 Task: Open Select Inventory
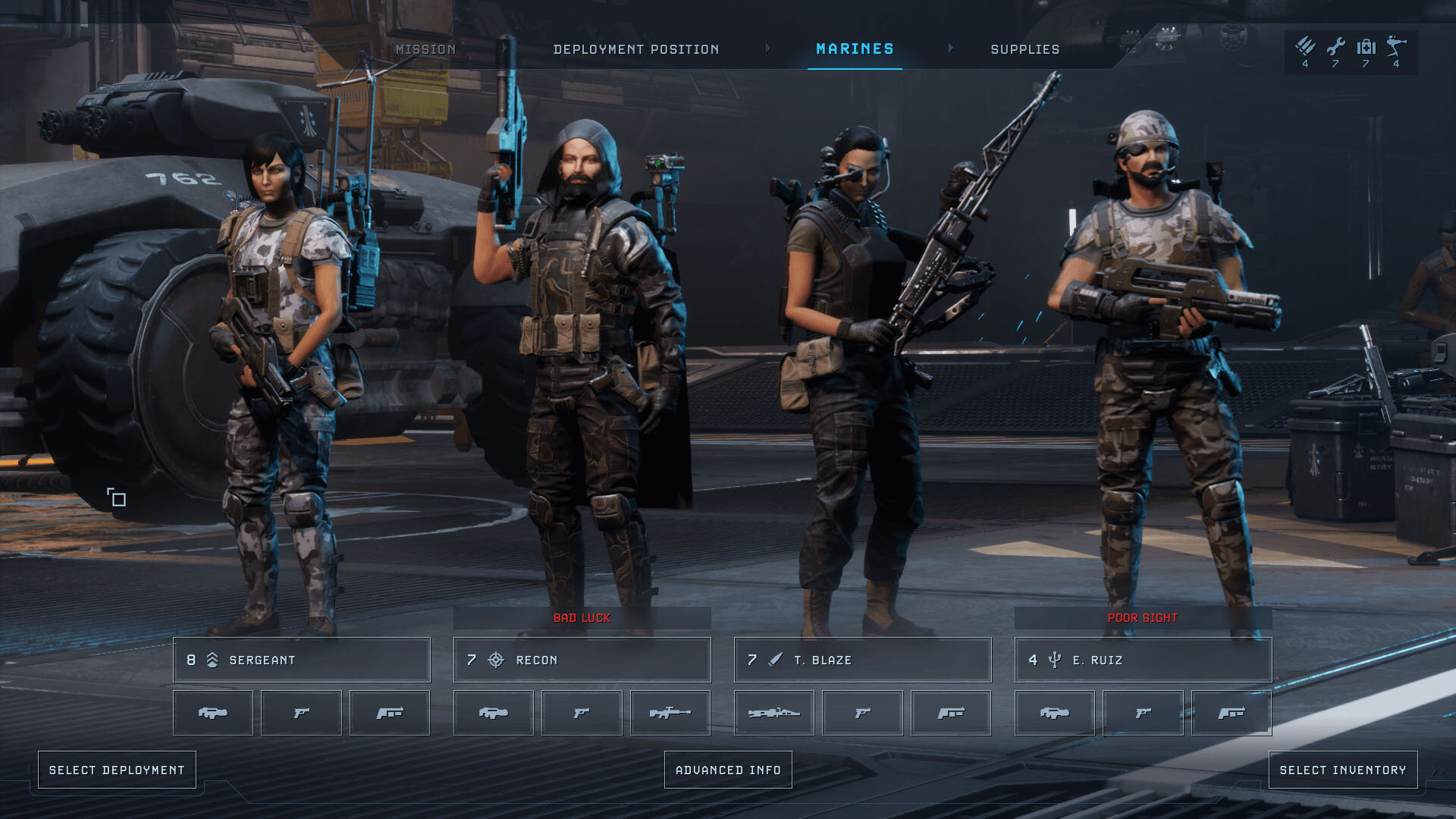tap(1342, 770)
